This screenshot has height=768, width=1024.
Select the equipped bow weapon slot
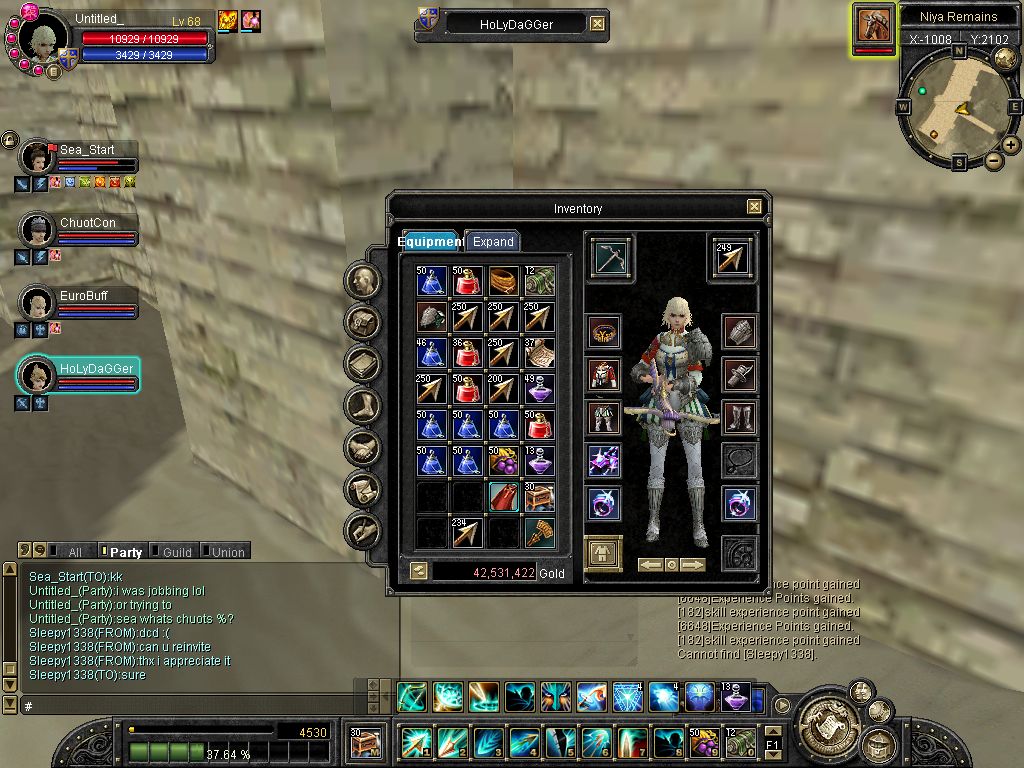pos(610,257)
